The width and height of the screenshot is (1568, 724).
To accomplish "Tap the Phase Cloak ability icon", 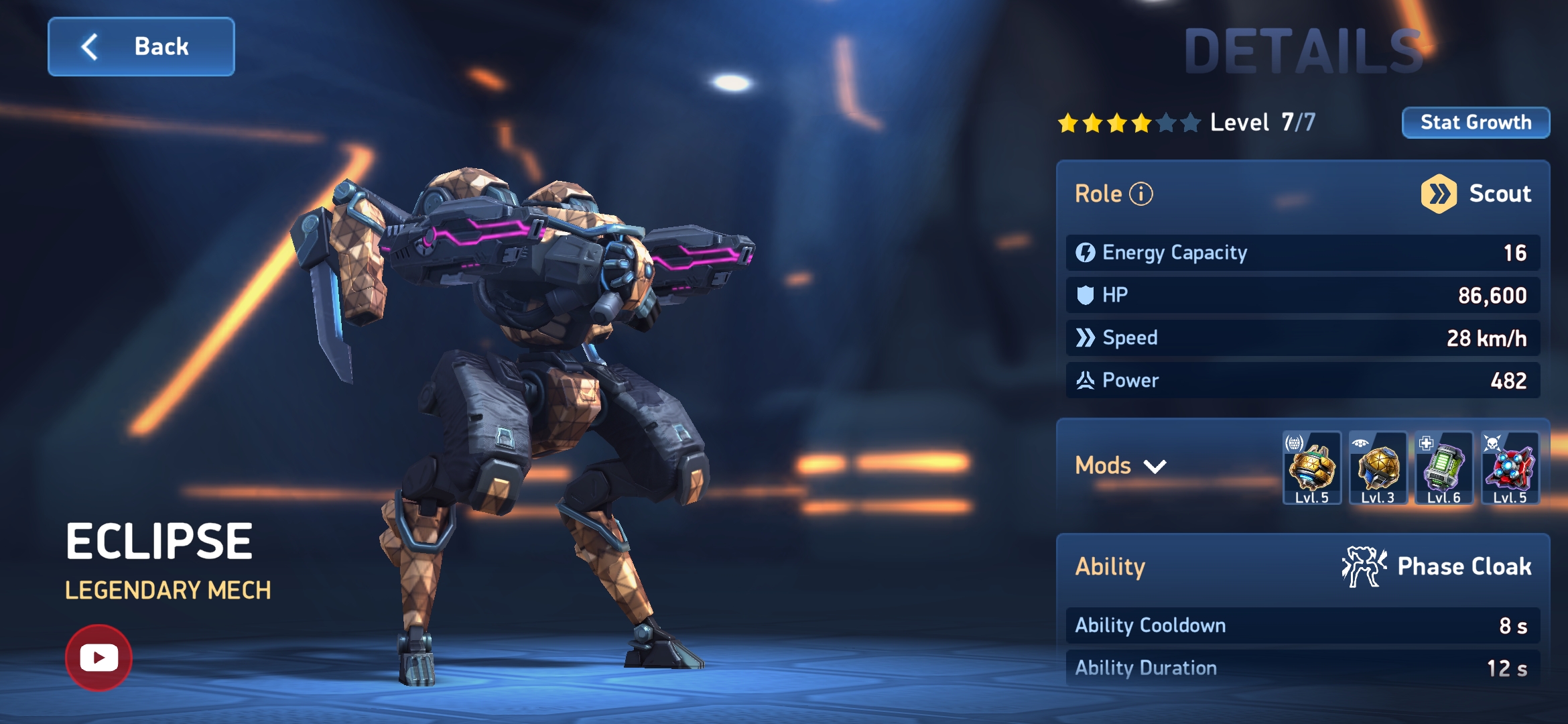I will coord(1364,567).
